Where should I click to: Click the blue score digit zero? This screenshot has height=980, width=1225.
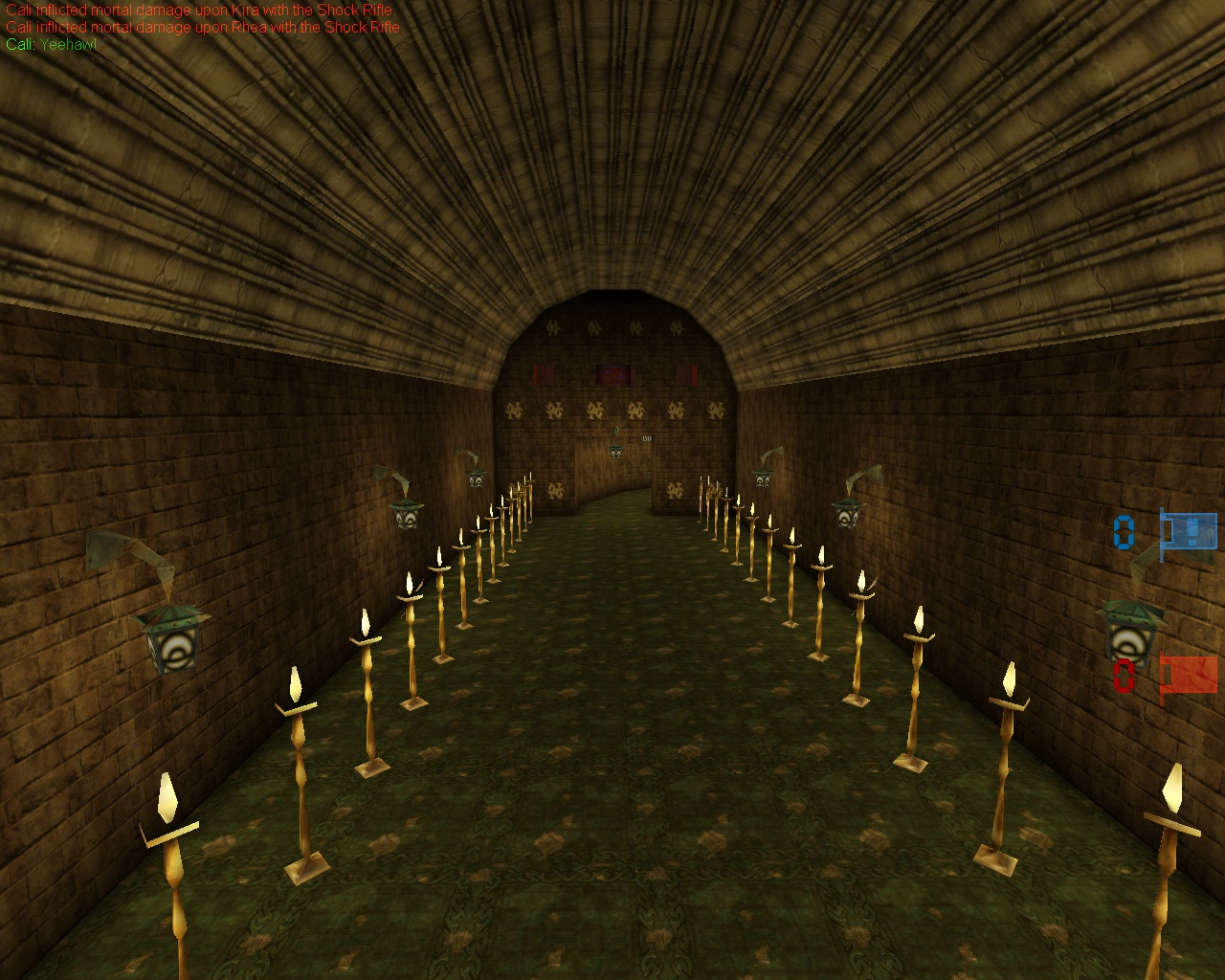[x=1122, y=532]
